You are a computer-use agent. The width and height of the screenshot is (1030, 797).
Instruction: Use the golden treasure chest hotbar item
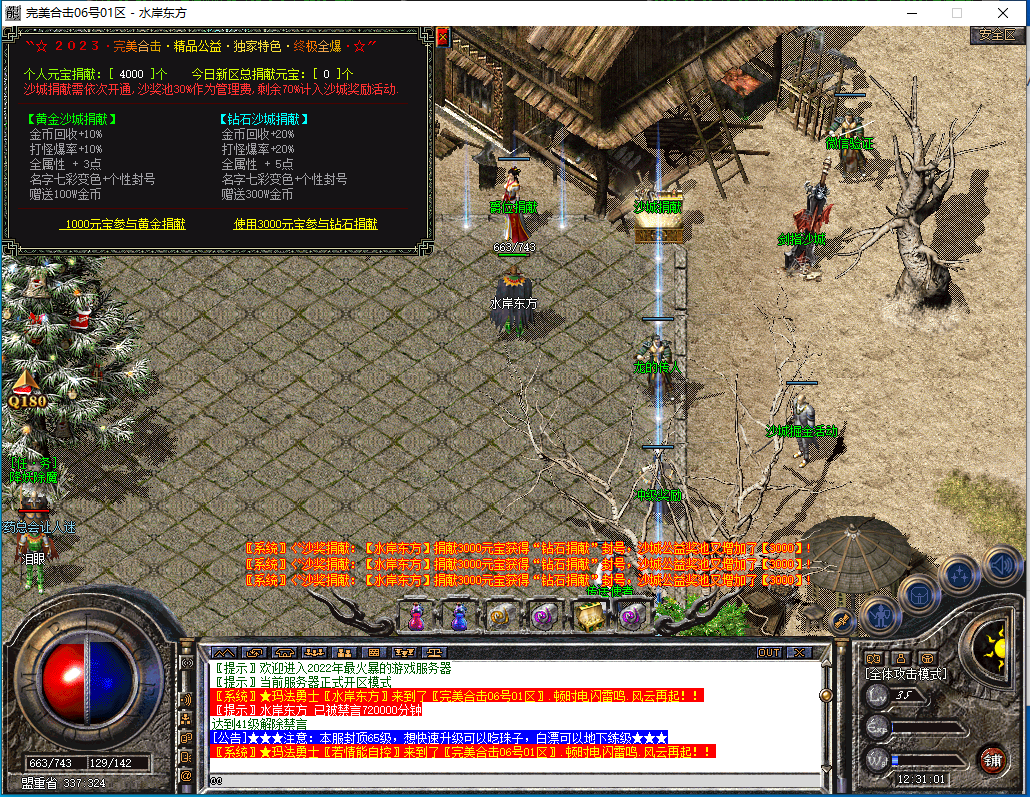tap(587, 616)
